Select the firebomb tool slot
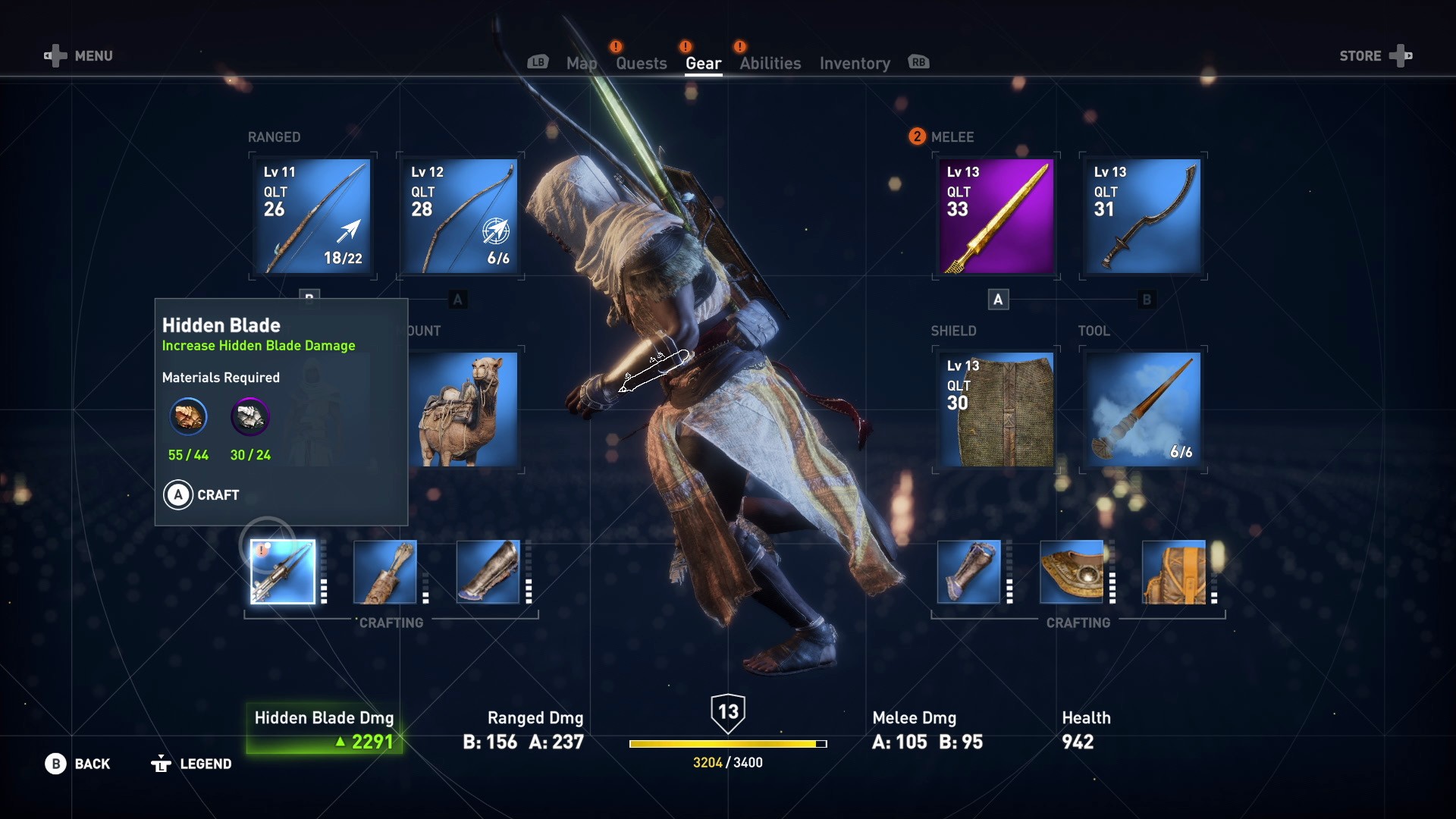Screen dimensions: 1456x819 click(x=1143, y=409)
